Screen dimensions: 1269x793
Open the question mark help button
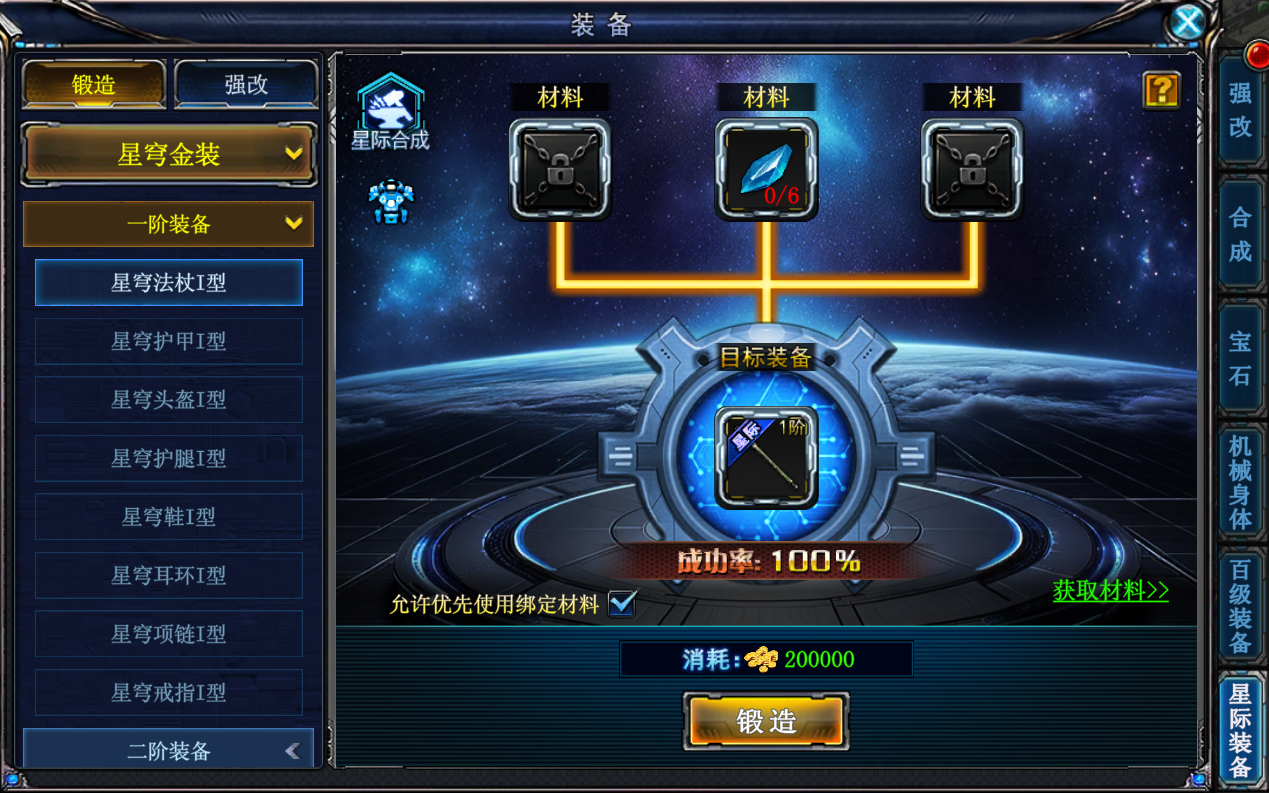1161,90
